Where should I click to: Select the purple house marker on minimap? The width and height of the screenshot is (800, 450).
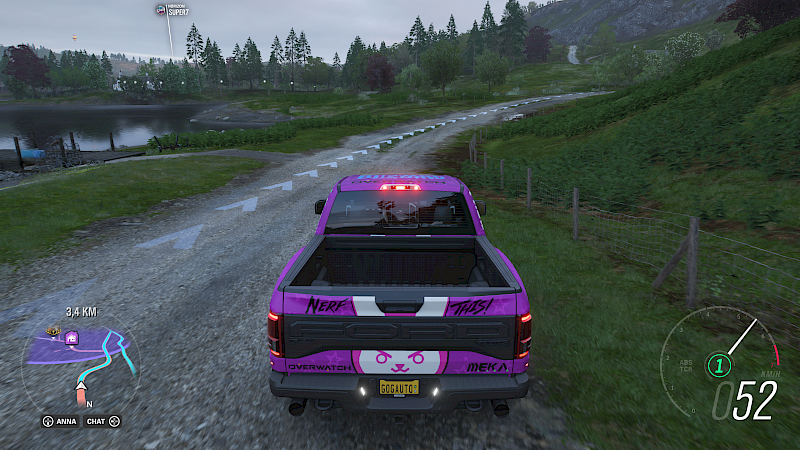(x=73, y=338)
